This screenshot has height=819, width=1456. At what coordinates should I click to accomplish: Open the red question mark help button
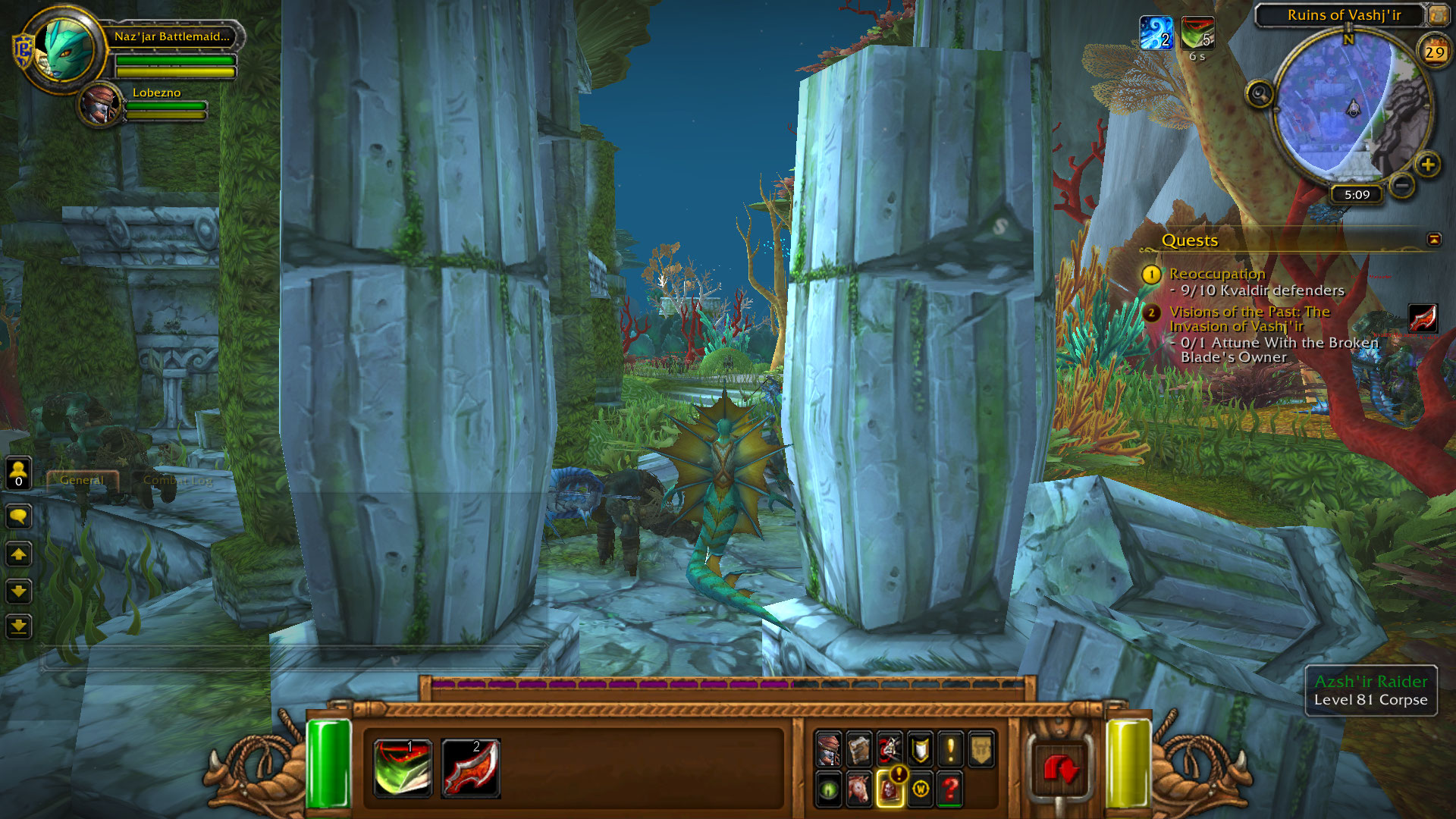pyautogui.click(x=950, y=789)
